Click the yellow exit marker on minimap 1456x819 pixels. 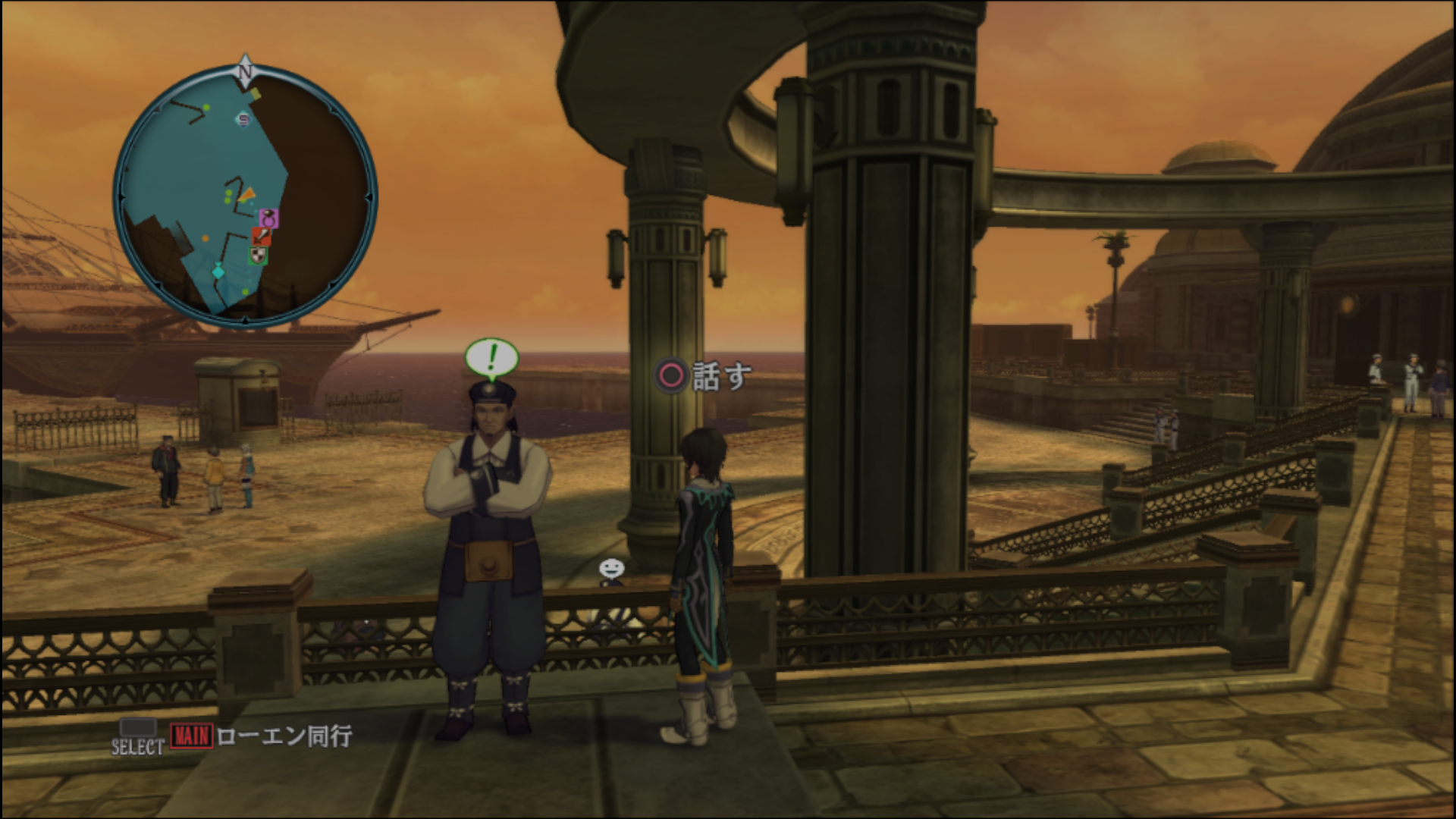(256, 95)
